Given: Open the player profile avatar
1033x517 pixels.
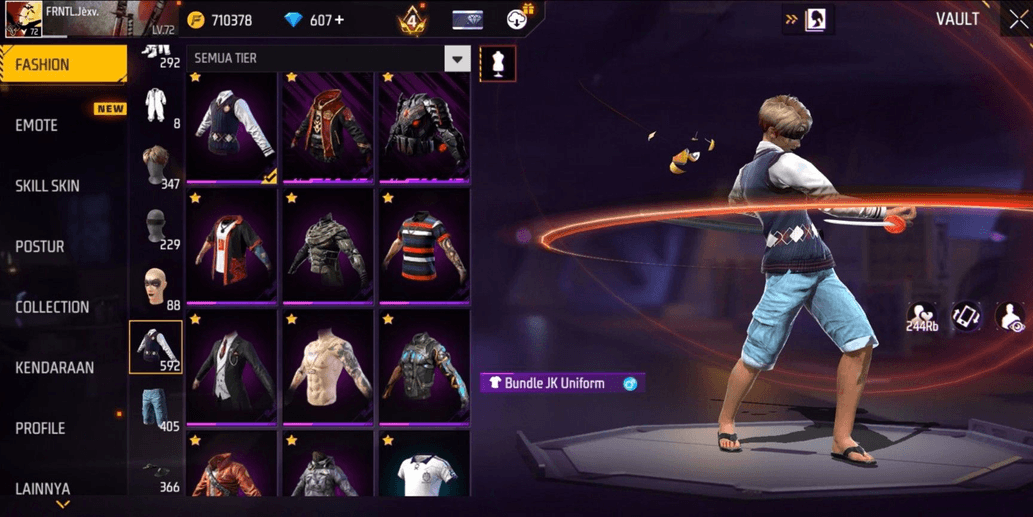Looking at the screenshot, I should pyautogui.click(x=22, y=20).
